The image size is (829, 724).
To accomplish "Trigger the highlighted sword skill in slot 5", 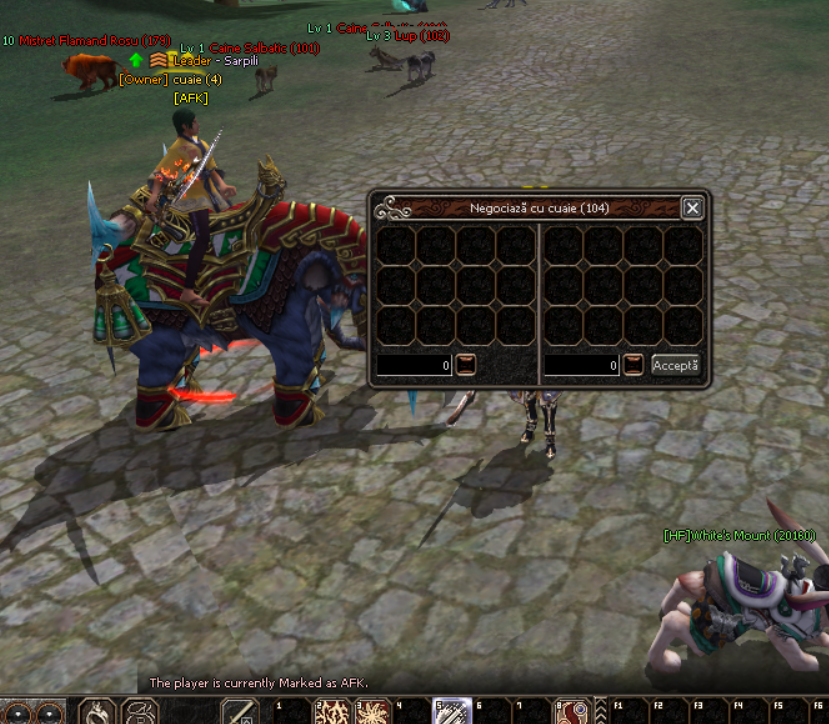I will [x=451, y=712].
